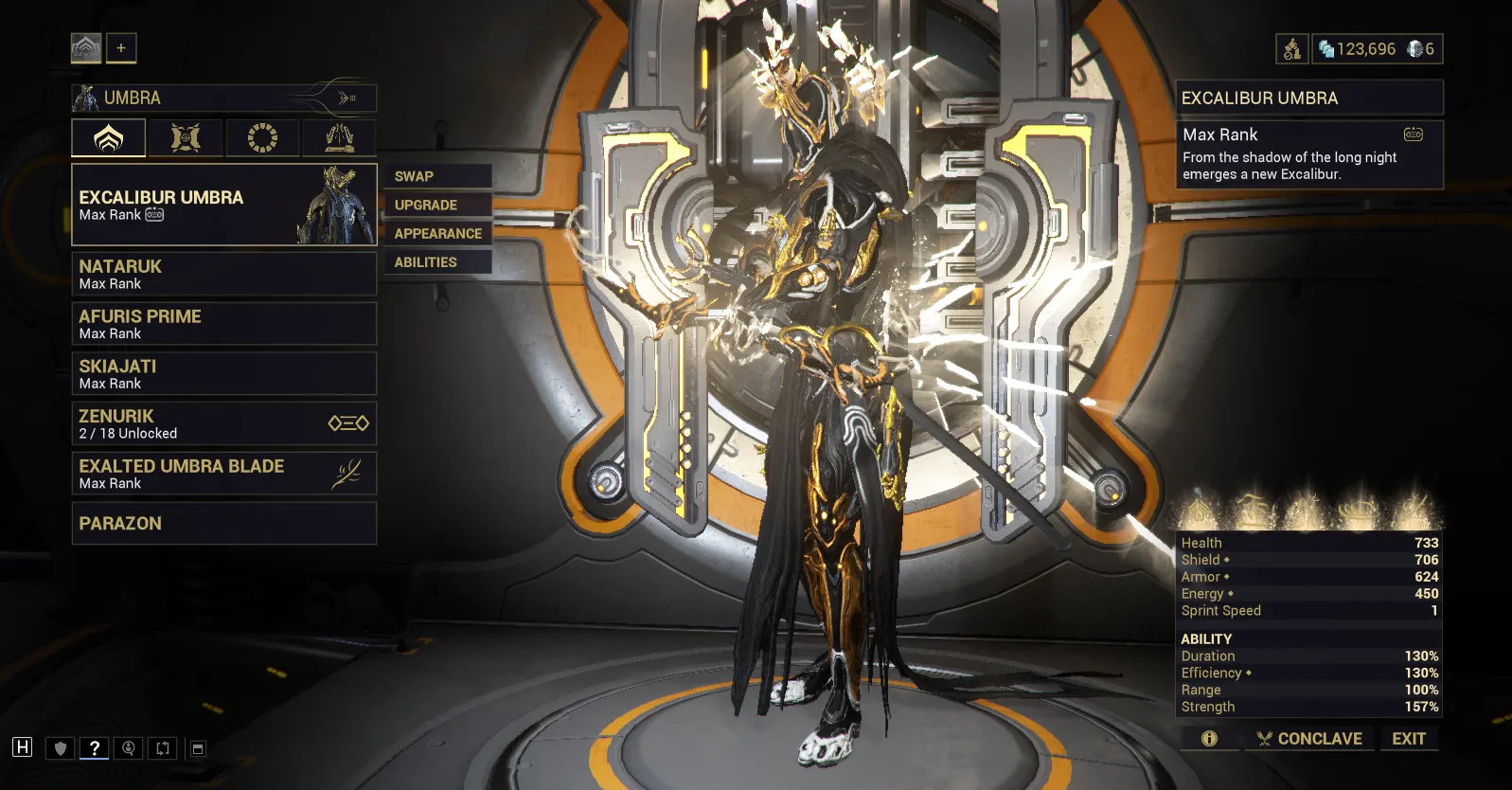
Task: Open the Appearance customization
Action: pos(437,233)
